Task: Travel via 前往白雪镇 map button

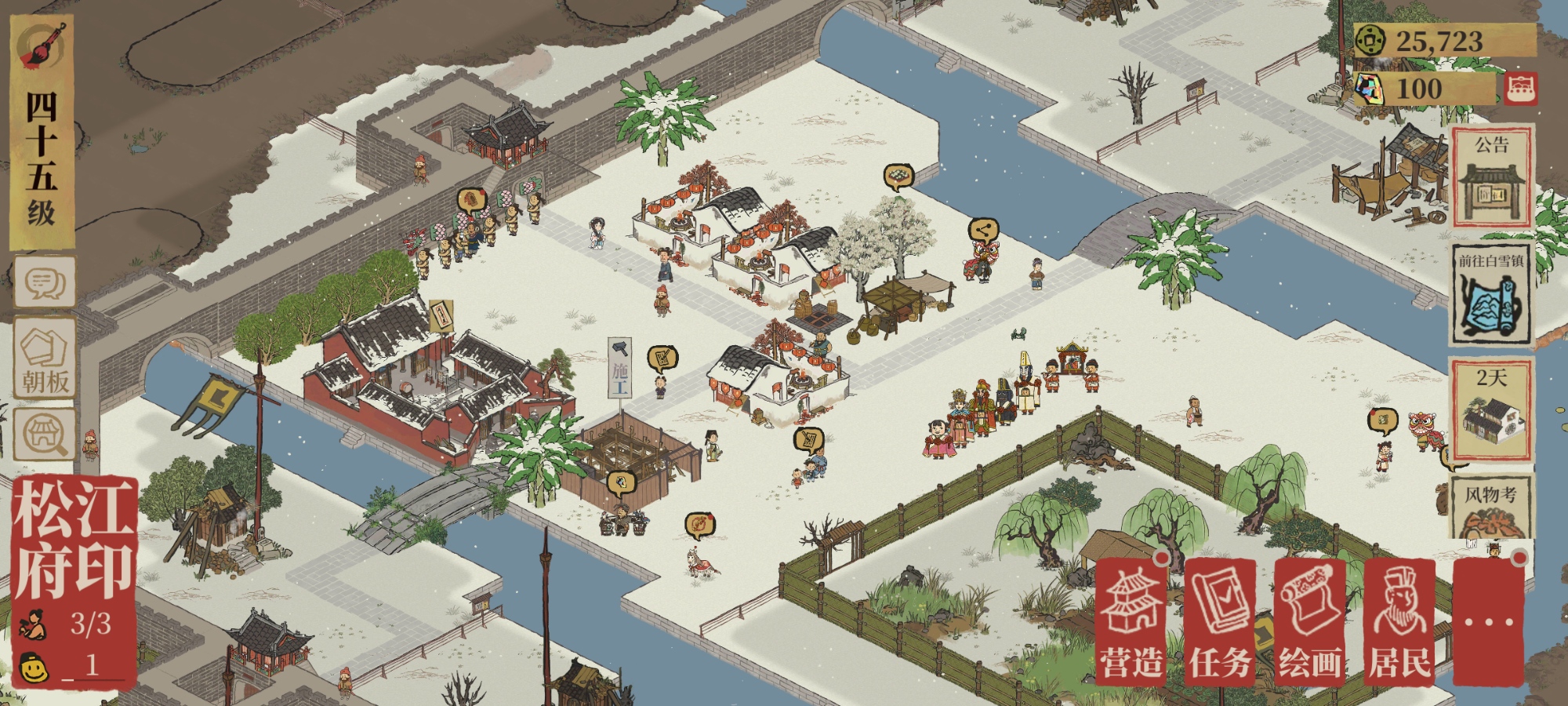Action: [x=1491, y=296]
